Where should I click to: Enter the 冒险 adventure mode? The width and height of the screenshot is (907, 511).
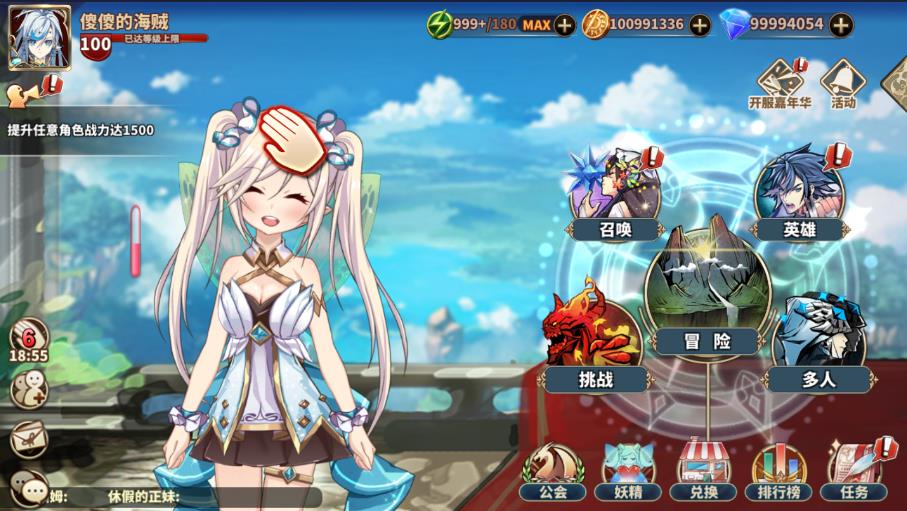(706, 288)
